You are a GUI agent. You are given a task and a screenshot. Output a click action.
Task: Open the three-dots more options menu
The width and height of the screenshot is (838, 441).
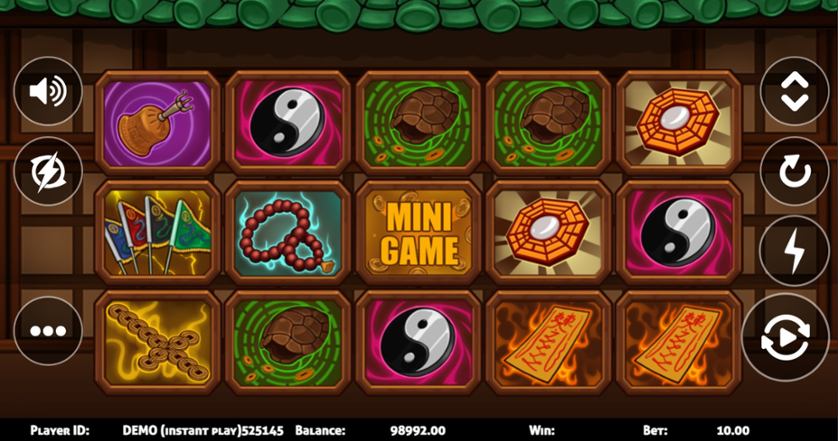47,330
